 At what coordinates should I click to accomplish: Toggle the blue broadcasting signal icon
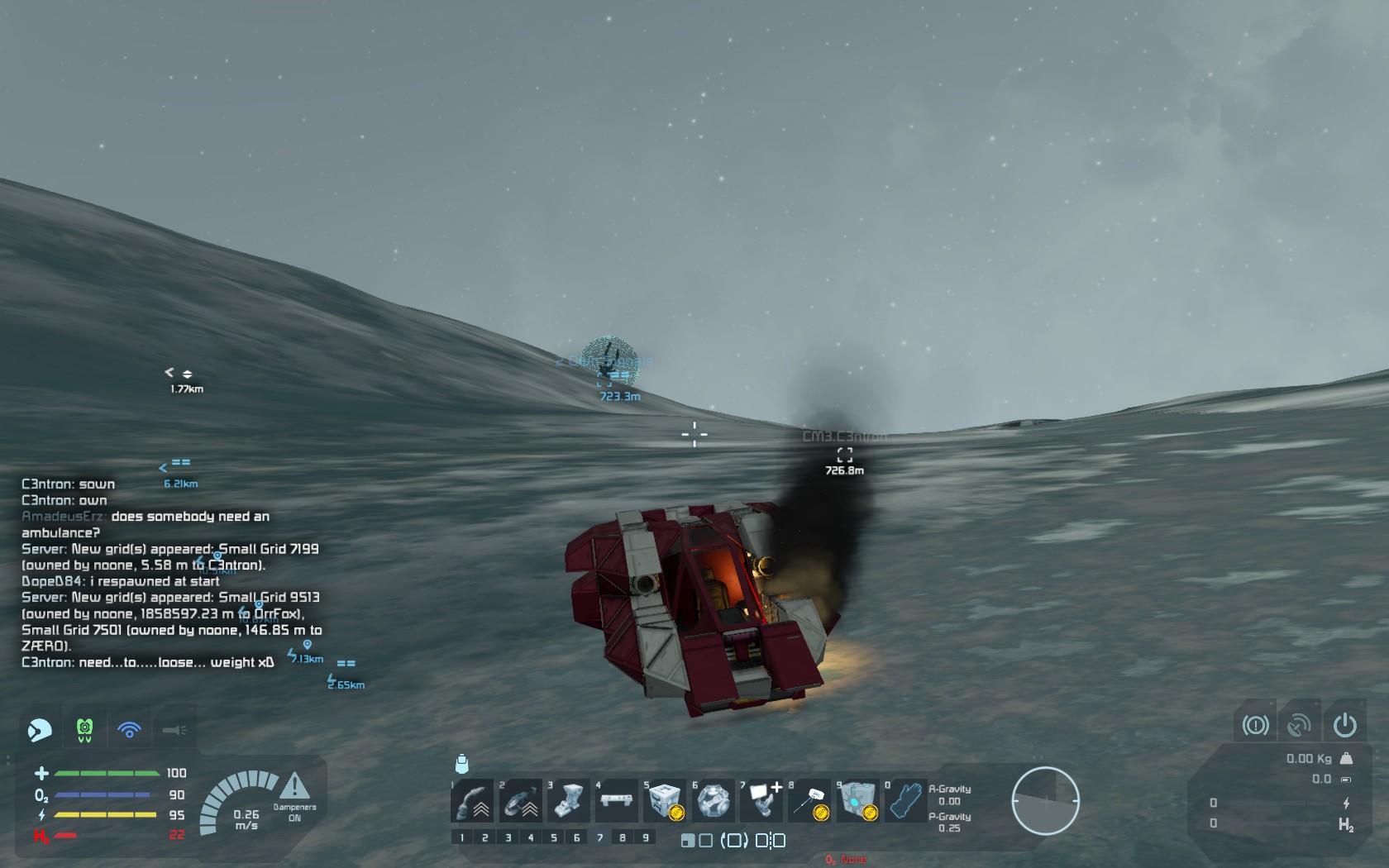[x=129, y=730]
